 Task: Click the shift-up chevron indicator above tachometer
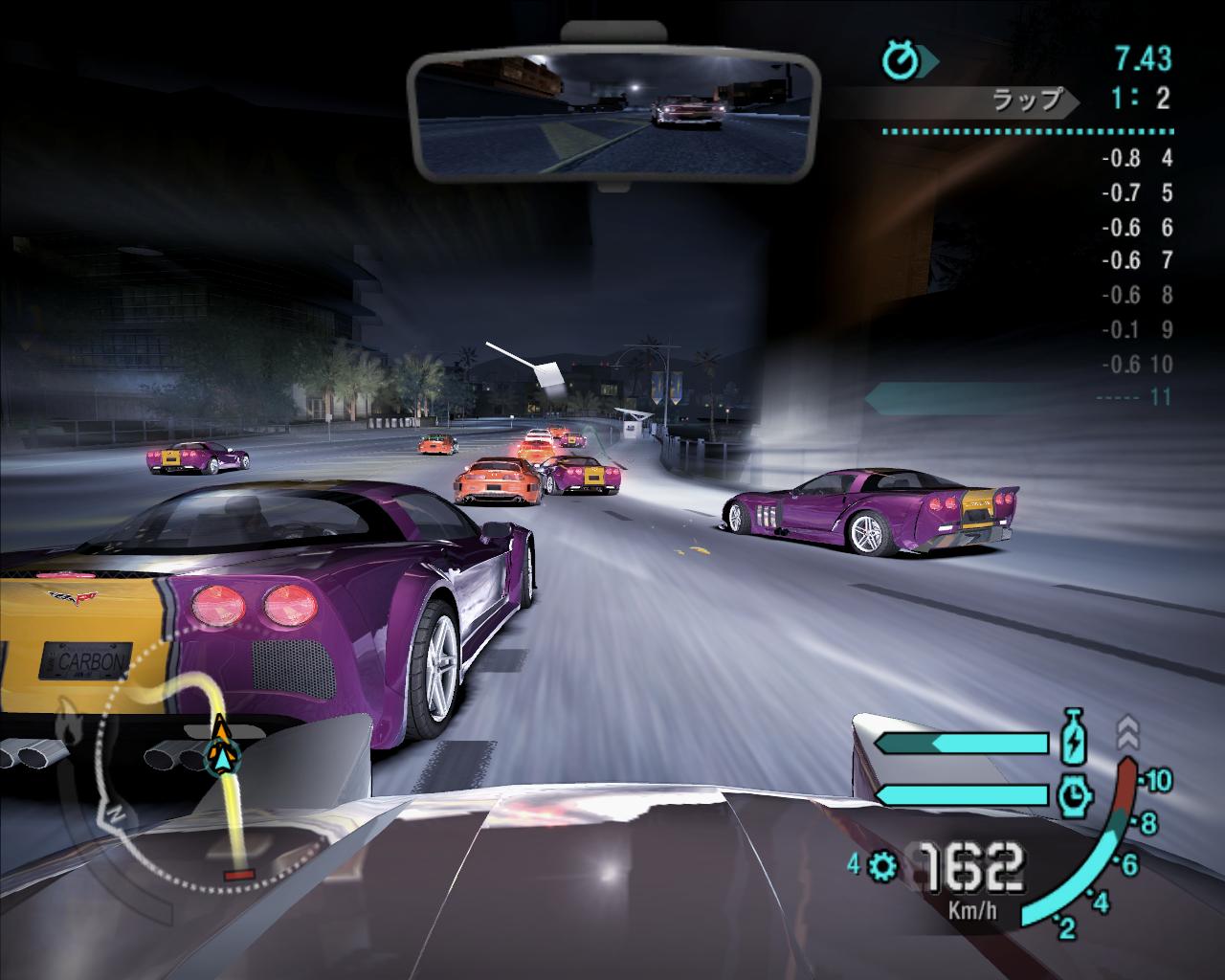tap(1127, 733)
